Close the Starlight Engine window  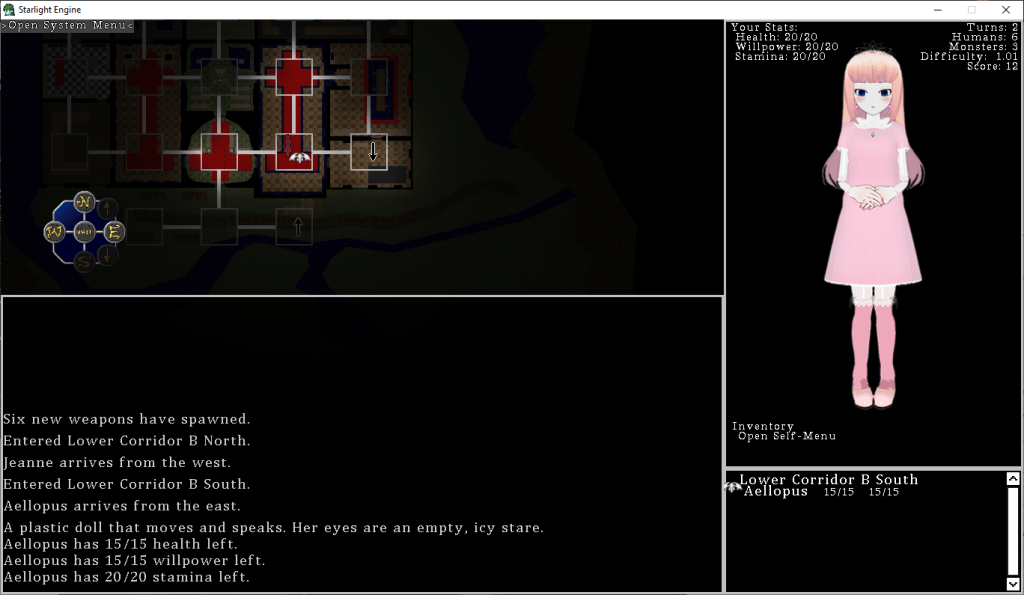(1005, 10)
